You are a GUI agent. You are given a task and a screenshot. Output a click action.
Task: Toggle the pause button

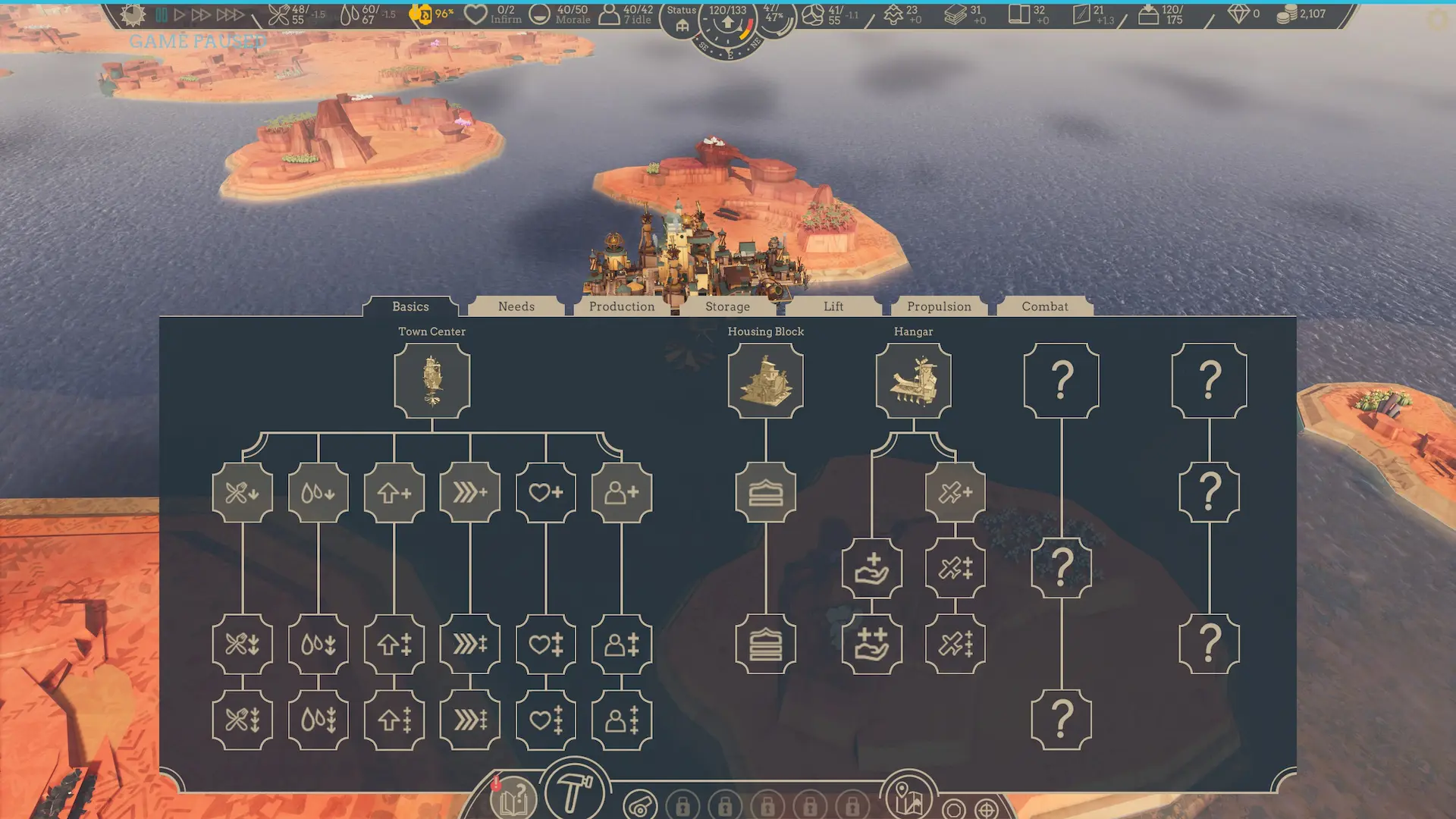coord(160,12)
